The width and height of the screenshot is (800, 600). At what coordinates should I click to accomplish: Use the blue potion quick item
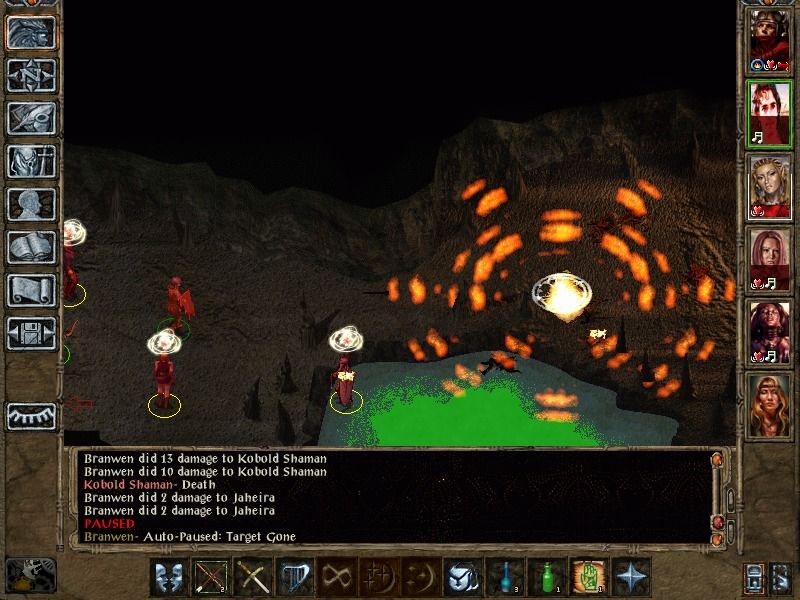(x=507, y=578)
